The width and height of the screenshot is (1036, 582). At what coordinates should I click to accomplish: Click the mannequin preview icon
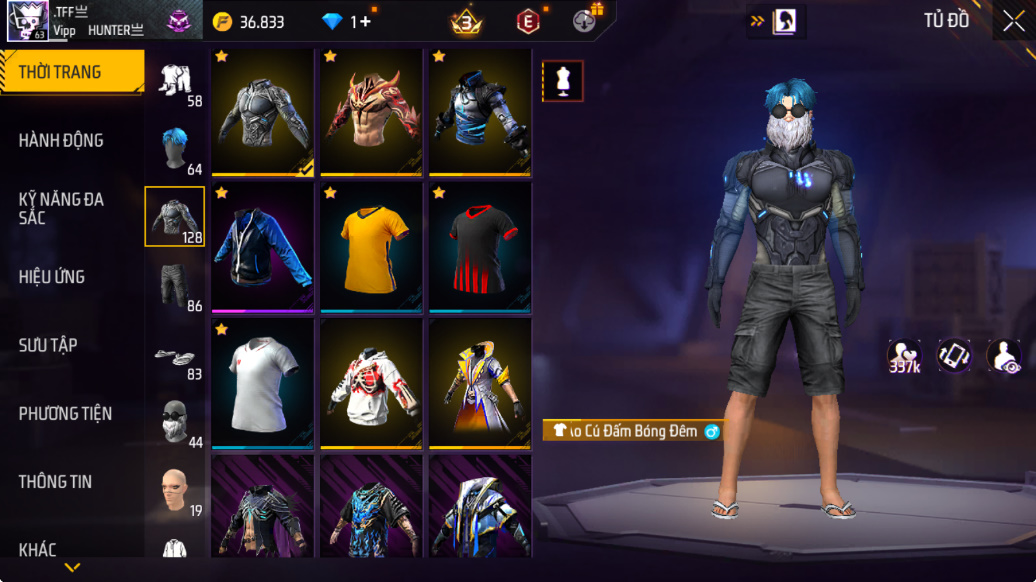[x=563, y=81]
